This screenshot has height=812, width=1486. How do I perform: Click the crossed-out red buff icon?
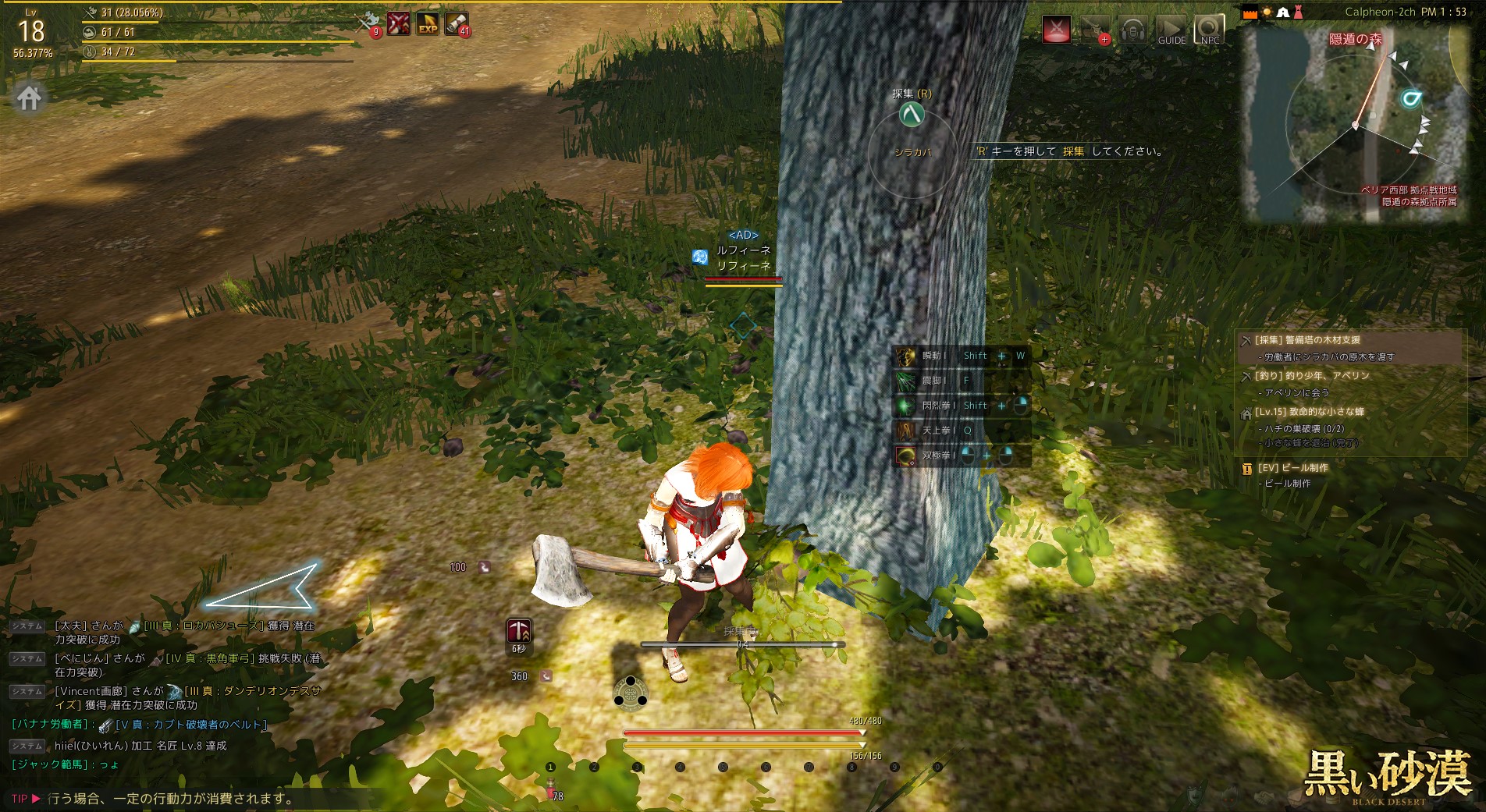[399, 24]
